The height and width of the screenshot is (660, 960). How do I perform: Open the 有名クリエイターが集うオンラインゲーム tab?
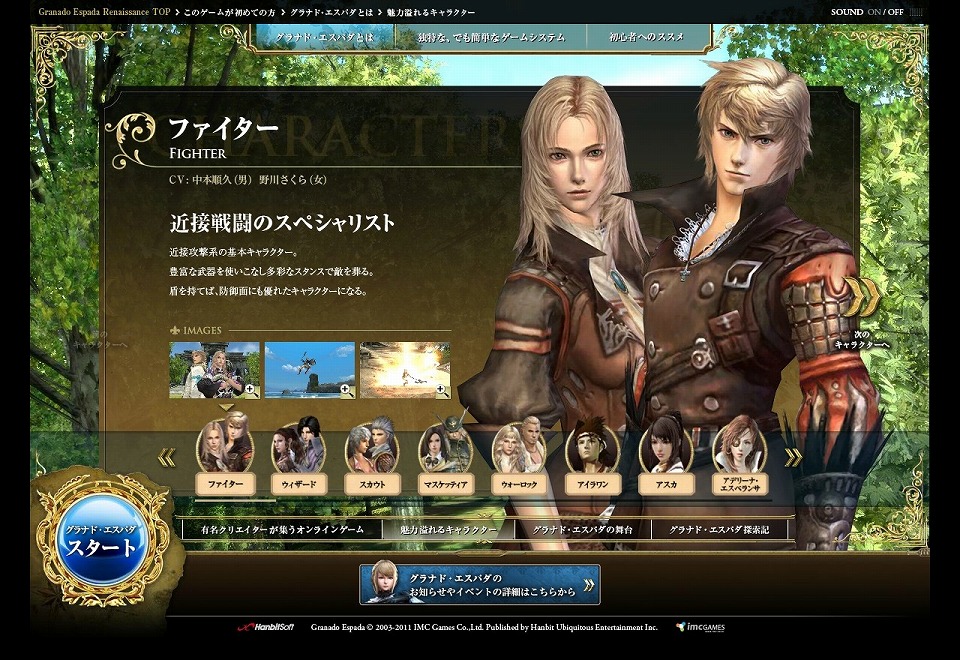tap(282, 529)
